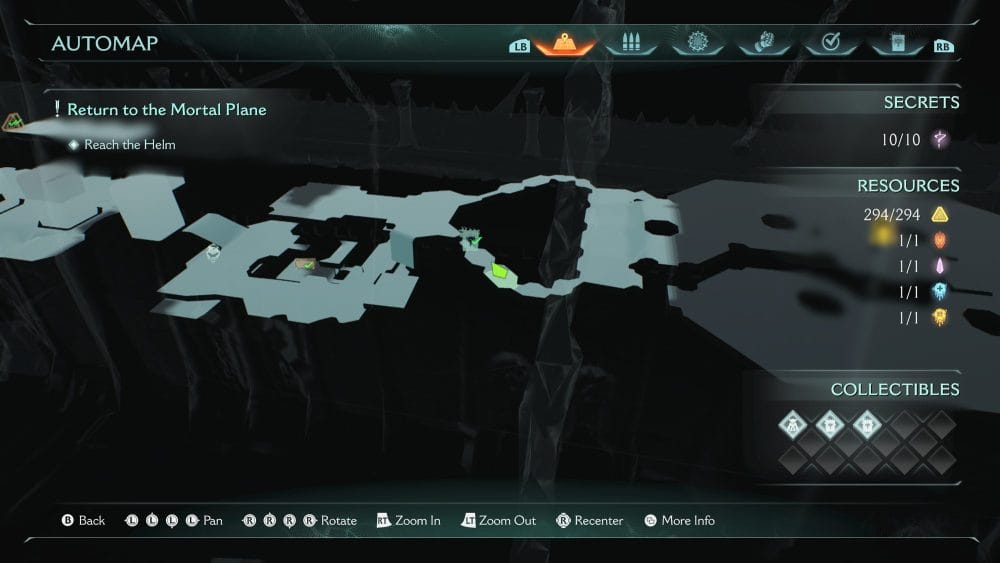Screen dimensions: 1000x563
Task: Switch to the clenched fist tab
Action: tap(762, 44)
